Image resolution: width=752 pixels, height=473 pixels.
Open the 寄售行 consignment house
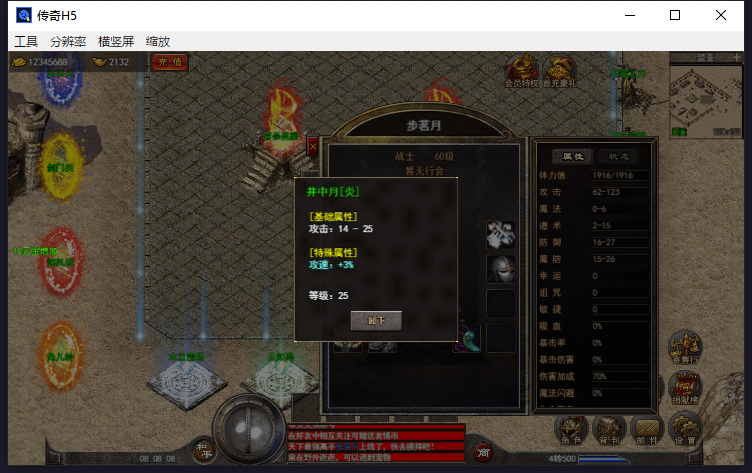684,348
